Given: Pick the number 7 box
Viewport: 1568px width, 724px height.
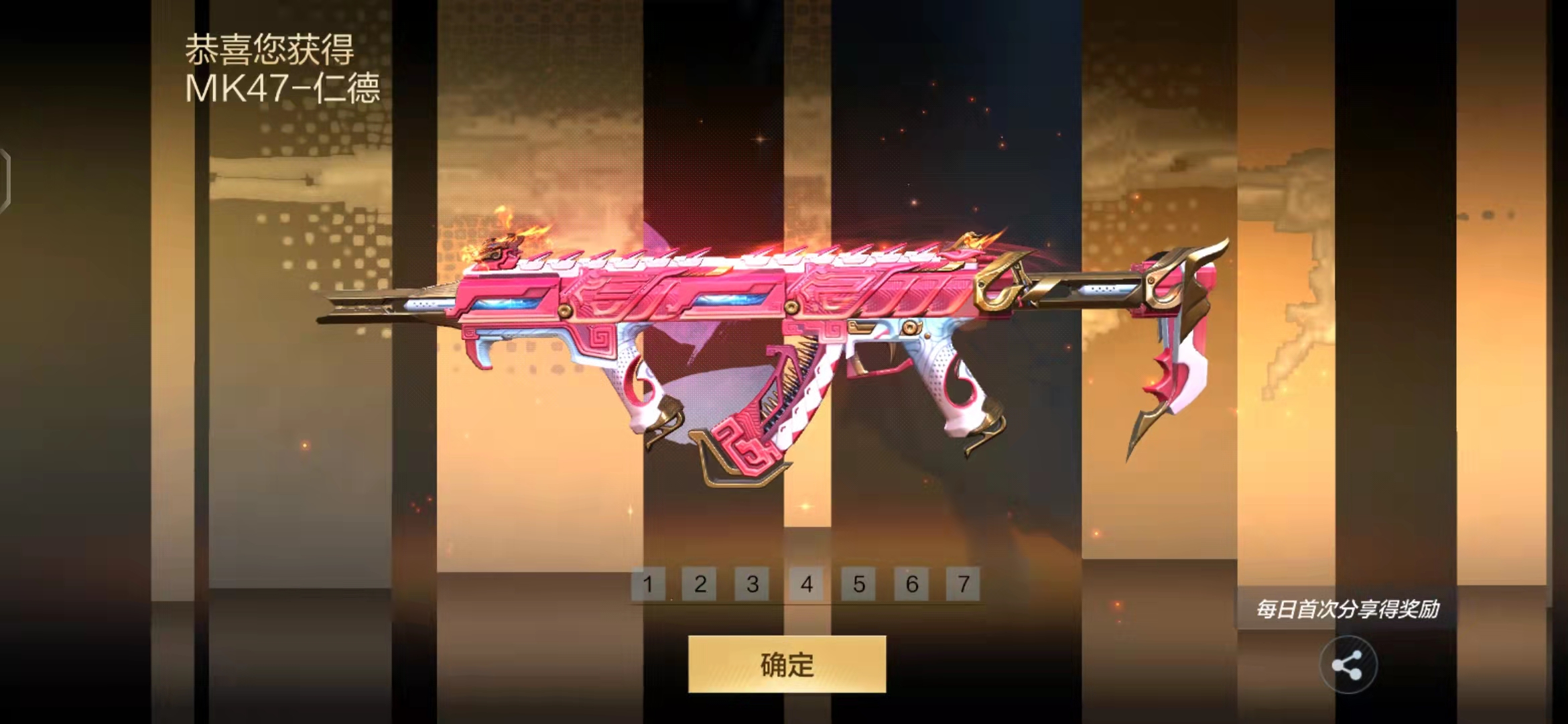Looking at the screenshot, I should point(963,584).
